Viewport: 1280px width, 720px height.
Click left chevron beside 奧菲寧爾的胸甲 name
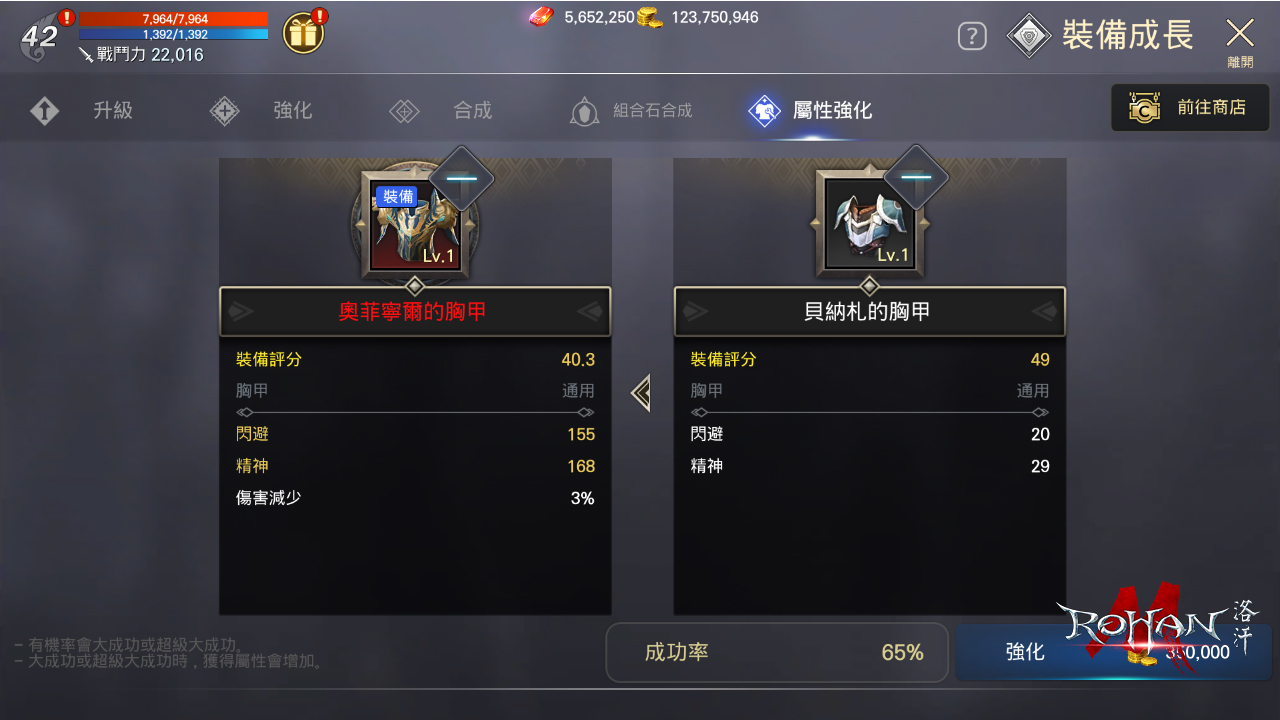point(238,311)
